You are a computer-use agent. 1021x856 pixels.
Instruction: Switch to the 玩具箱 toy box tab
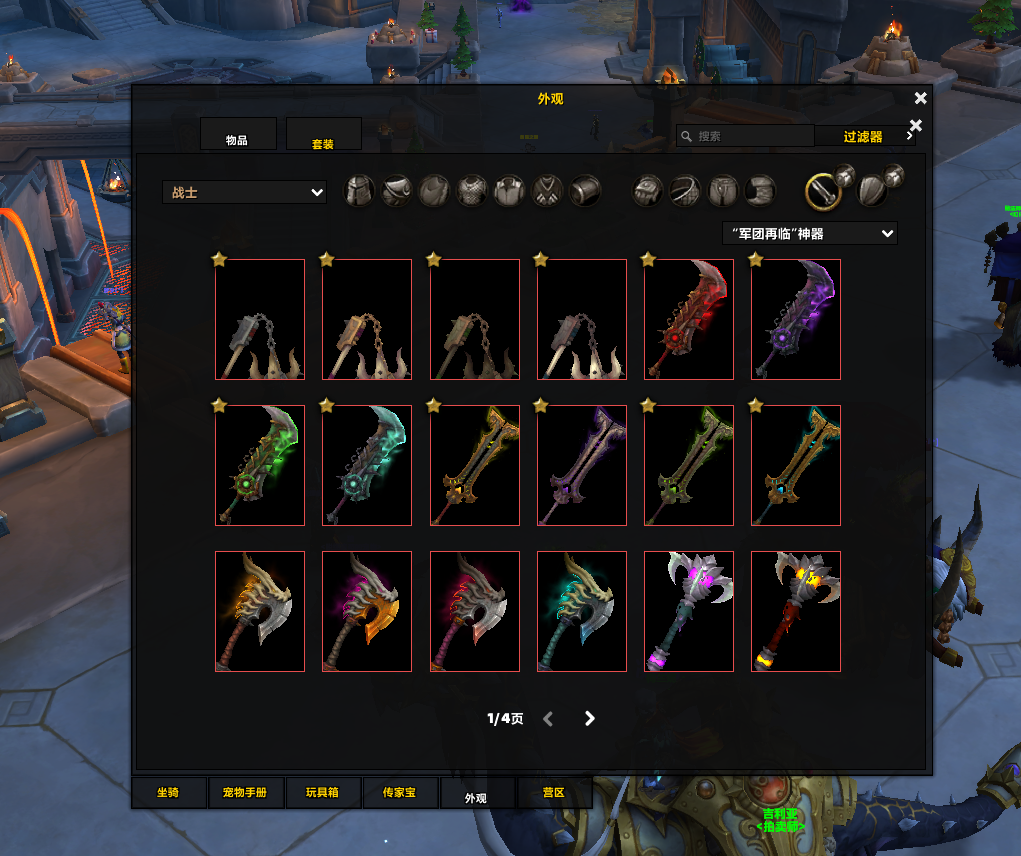[x=322, y=793]
